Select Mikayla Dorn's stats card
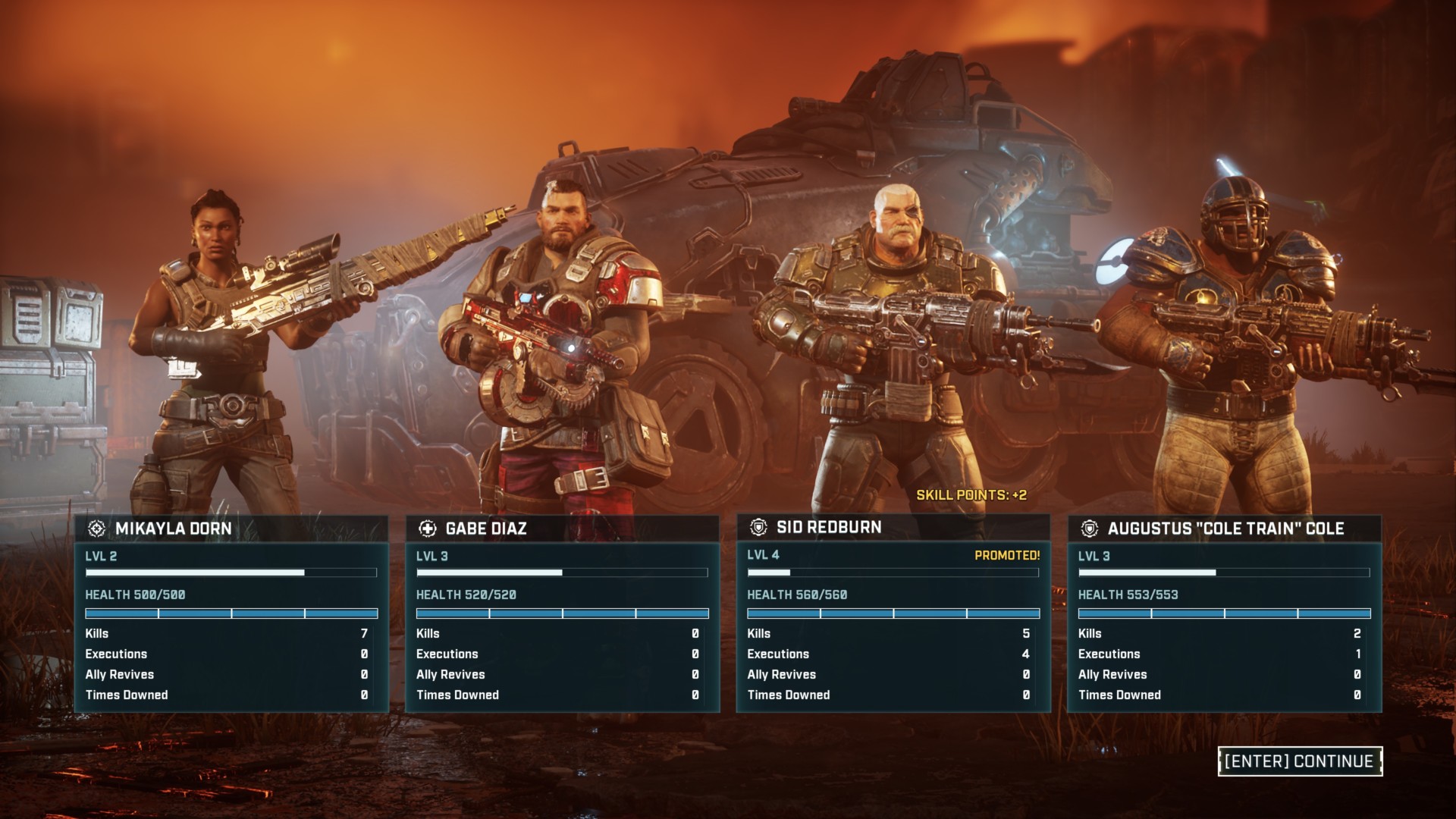The width and height of the screenshot is (1456, 819). pos(231,614)
